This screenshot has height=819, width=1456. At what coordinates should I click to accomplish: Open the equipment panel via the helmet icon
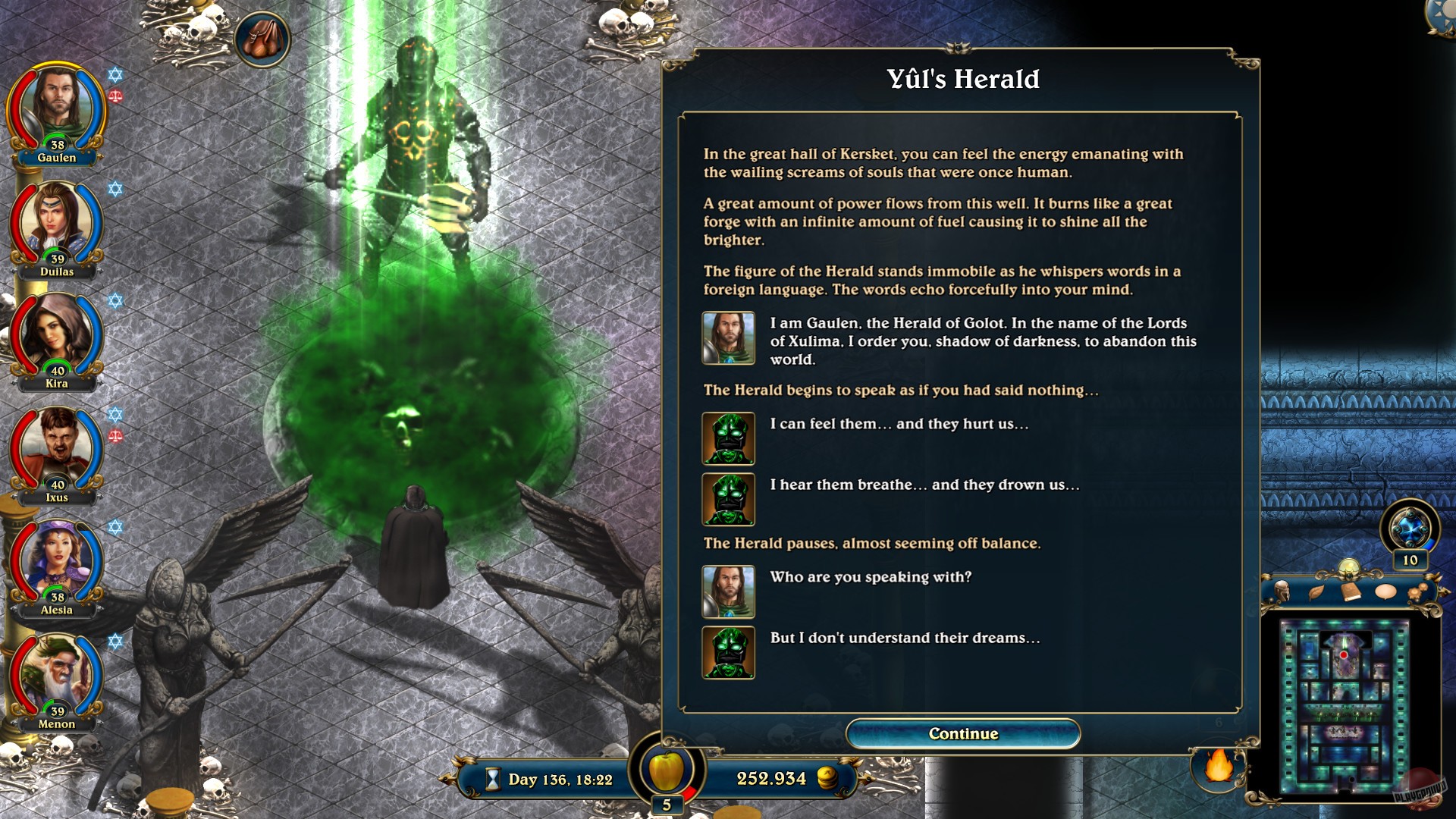[x=1282, y=590]
